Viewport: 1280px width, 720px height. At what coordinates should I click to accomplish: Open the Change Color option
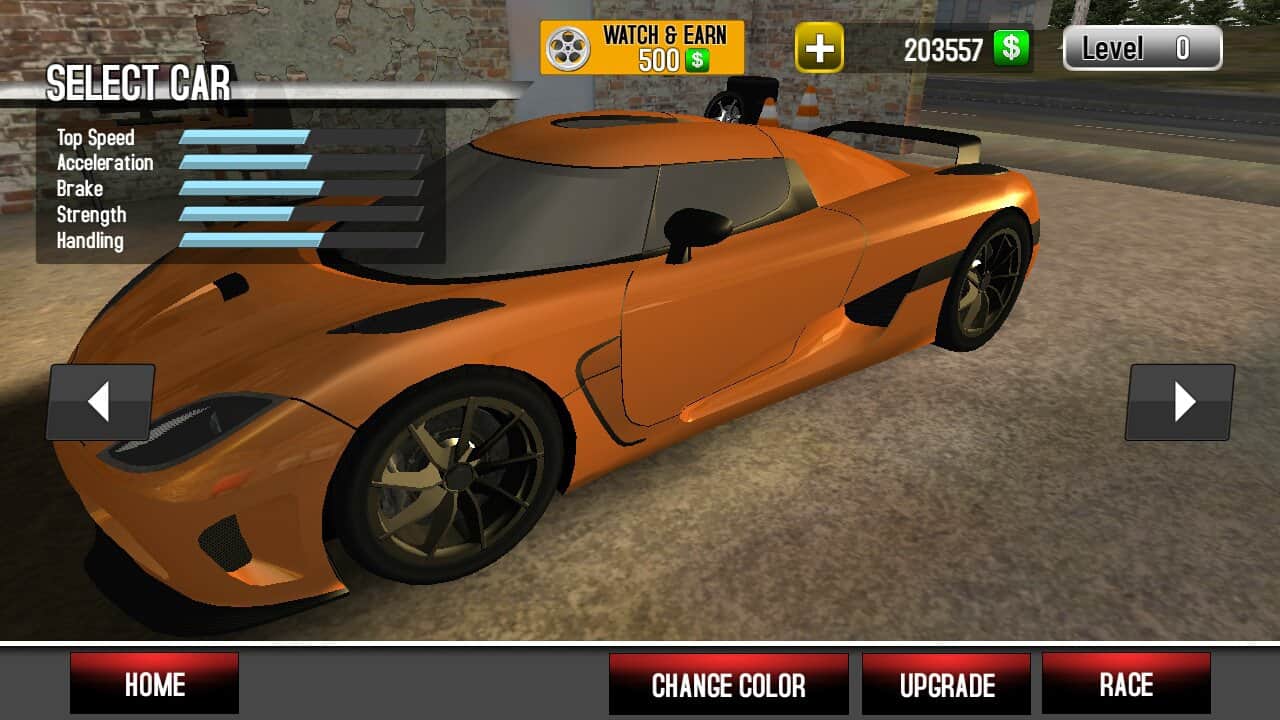pyautogui.click(x=728, y=684)
